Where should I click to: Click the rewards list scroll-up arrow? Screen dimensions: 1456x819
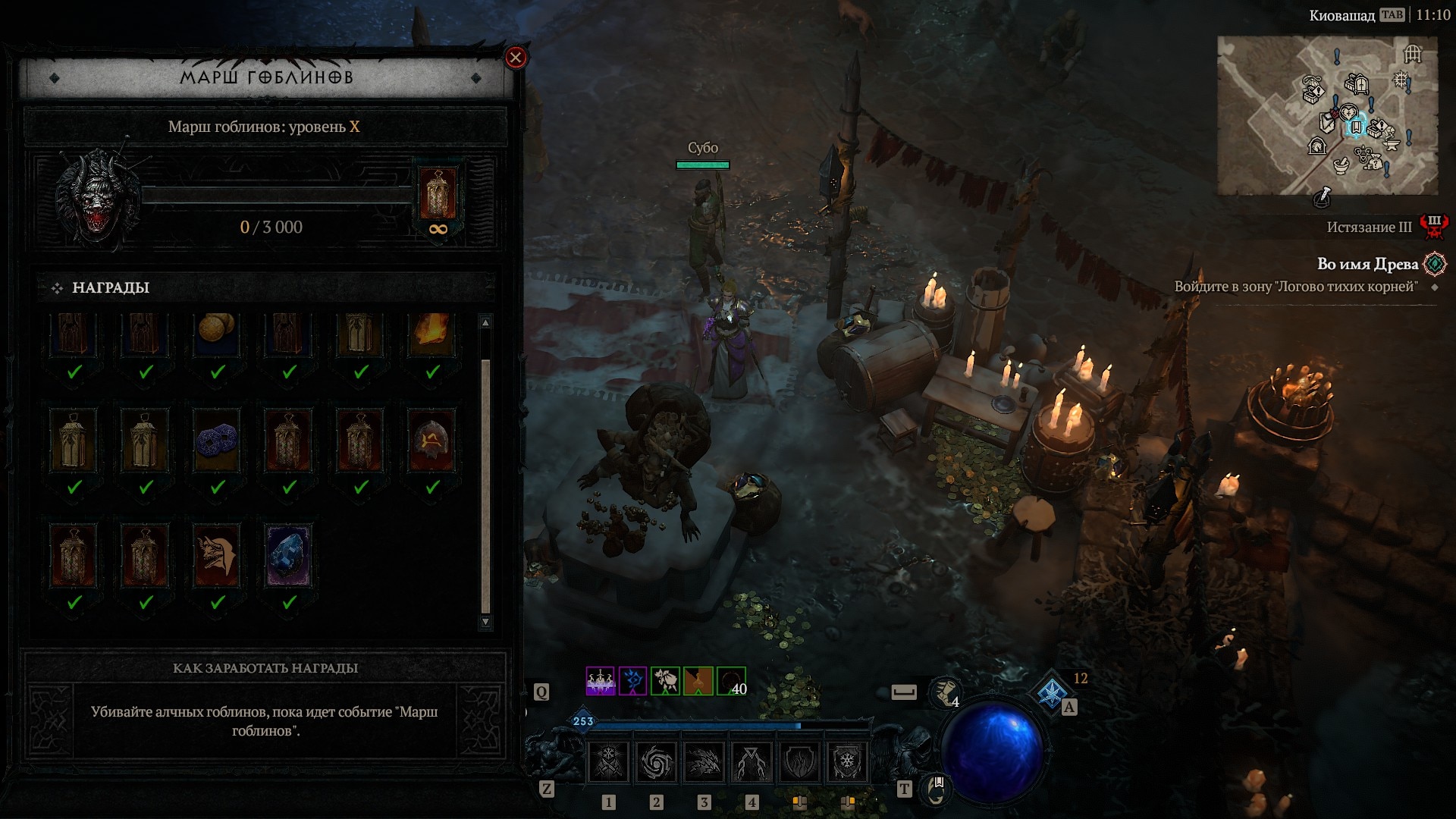point(485,323)
